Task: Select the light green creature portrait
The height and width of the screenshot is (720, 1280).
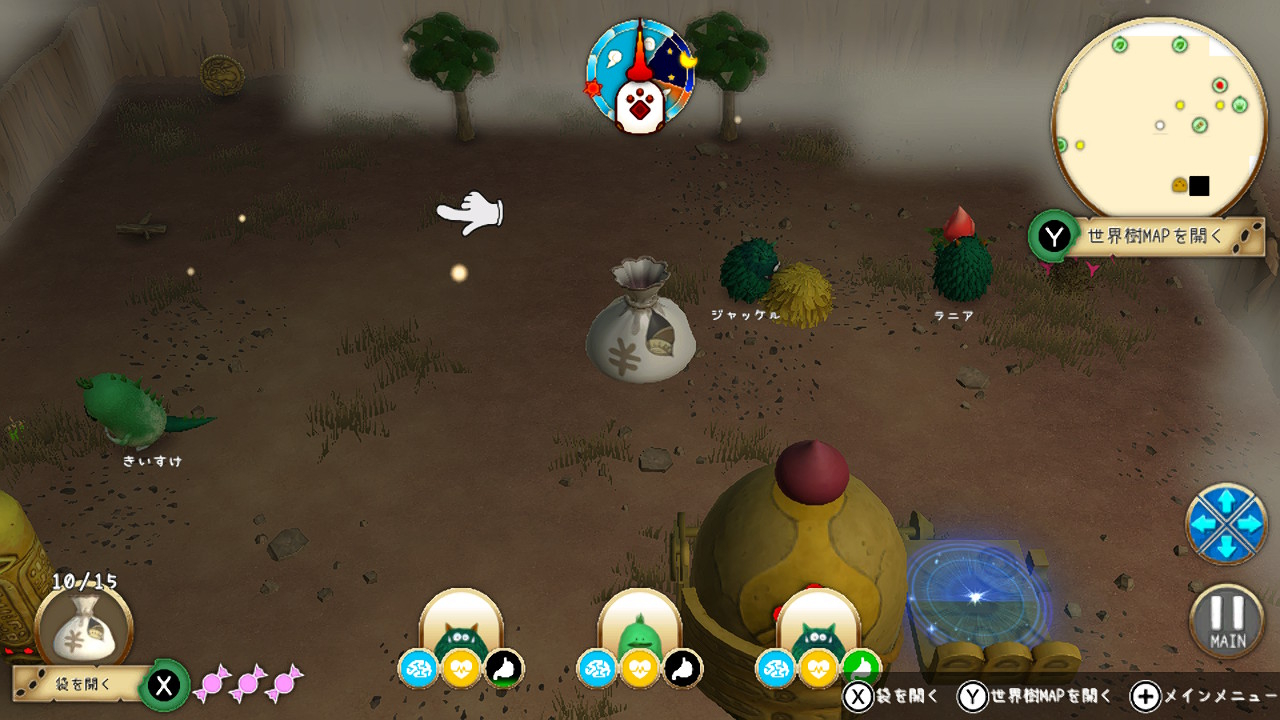Action: (640, 628)
